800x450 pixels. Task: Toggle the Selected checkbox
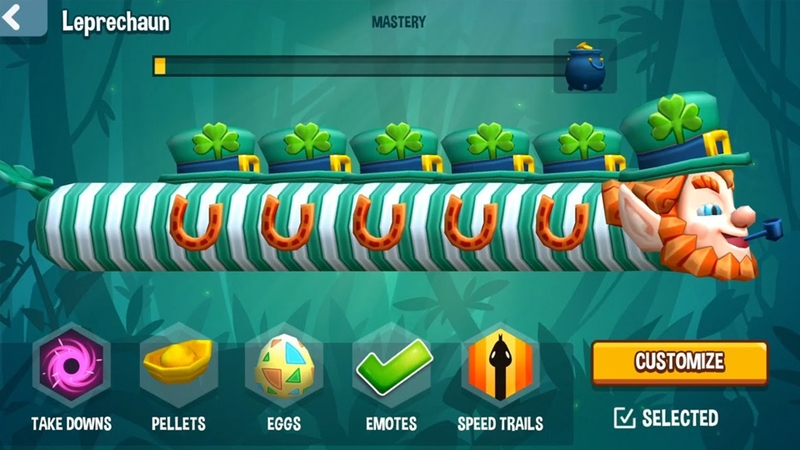626,418
